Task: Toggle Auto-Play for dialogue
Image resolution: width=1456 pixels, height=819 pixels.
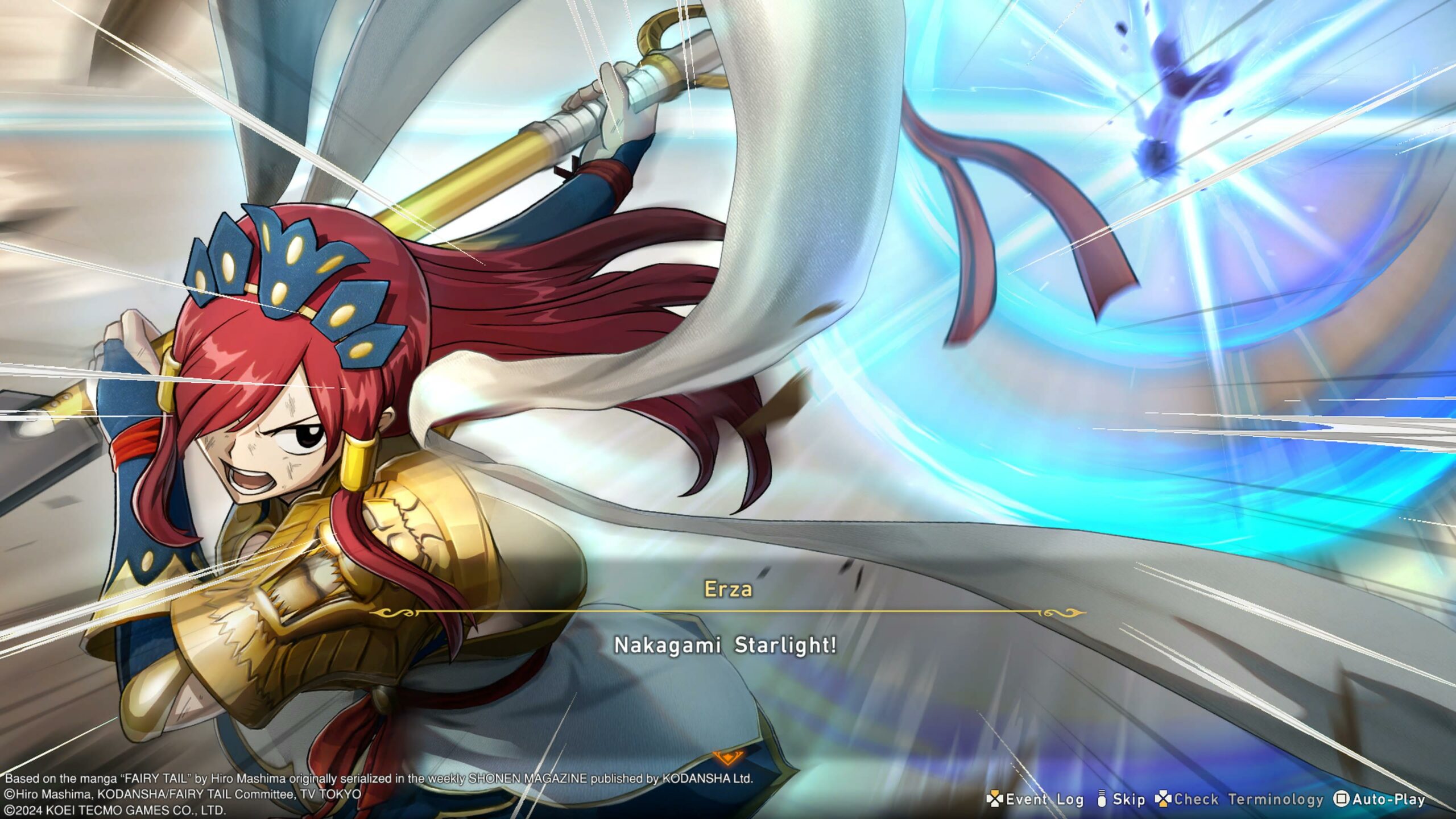Action: [1380, 799]
